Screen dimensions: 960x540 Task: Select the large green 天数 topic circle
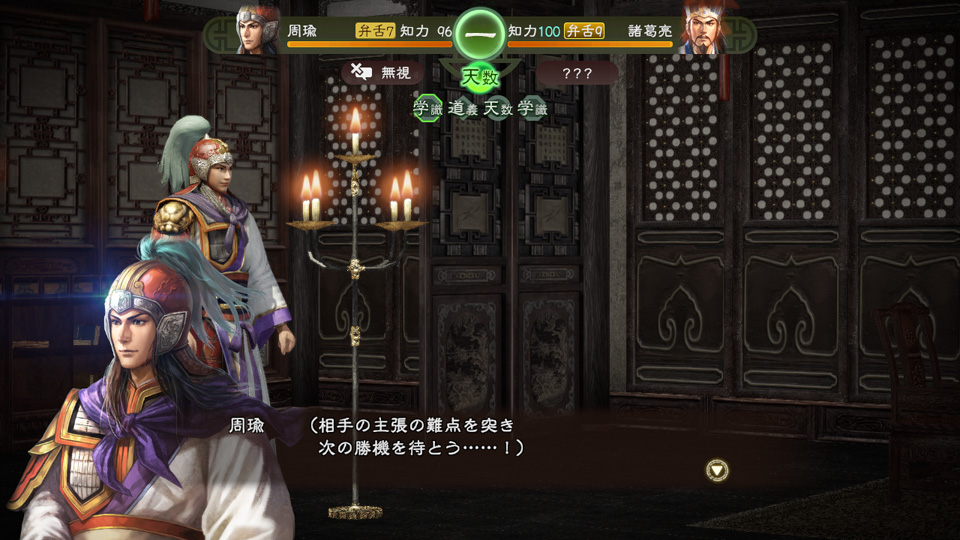coord(479,77)
